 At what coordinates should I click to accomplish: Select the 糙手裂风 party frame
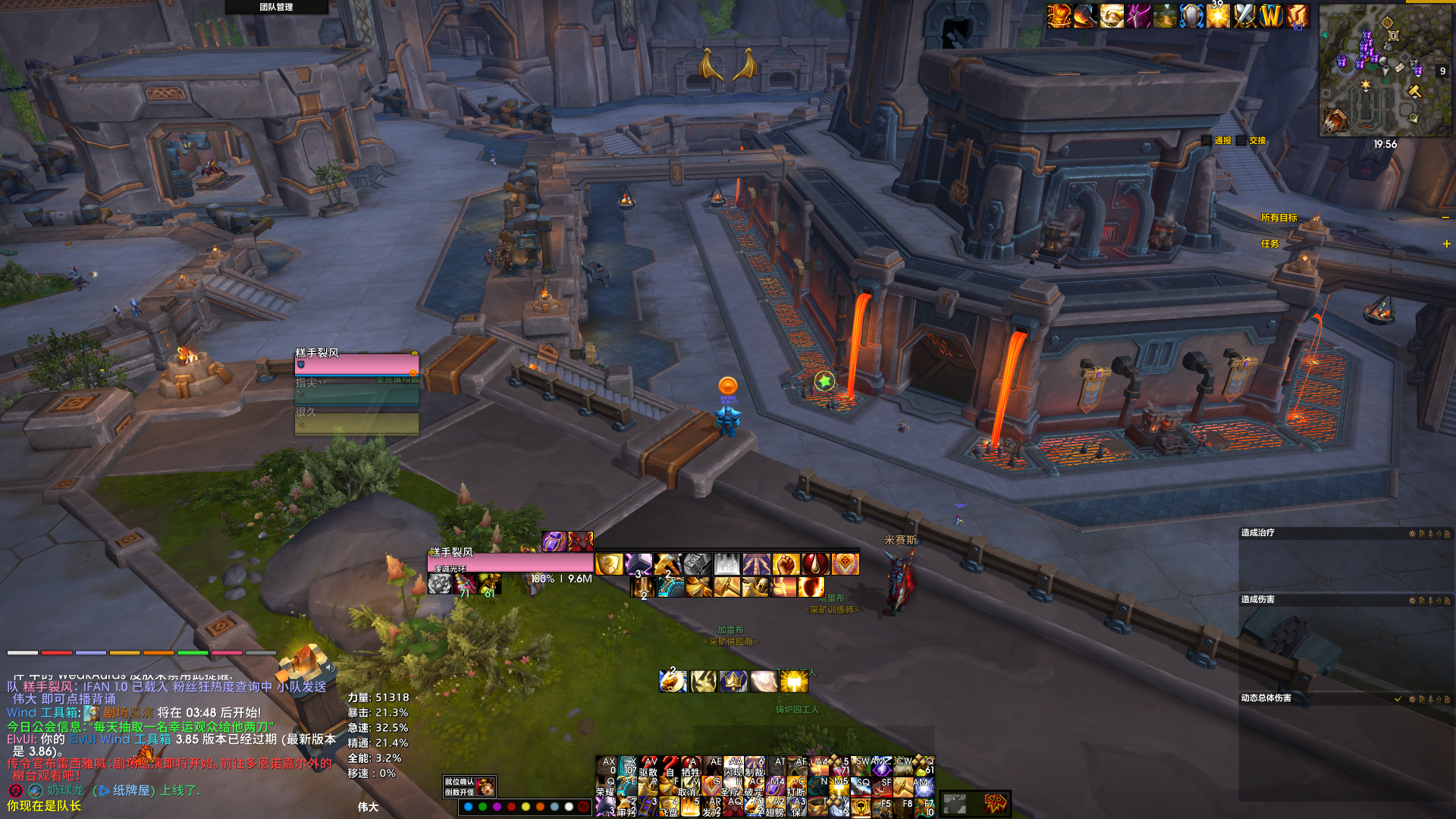tap(356, 365)
